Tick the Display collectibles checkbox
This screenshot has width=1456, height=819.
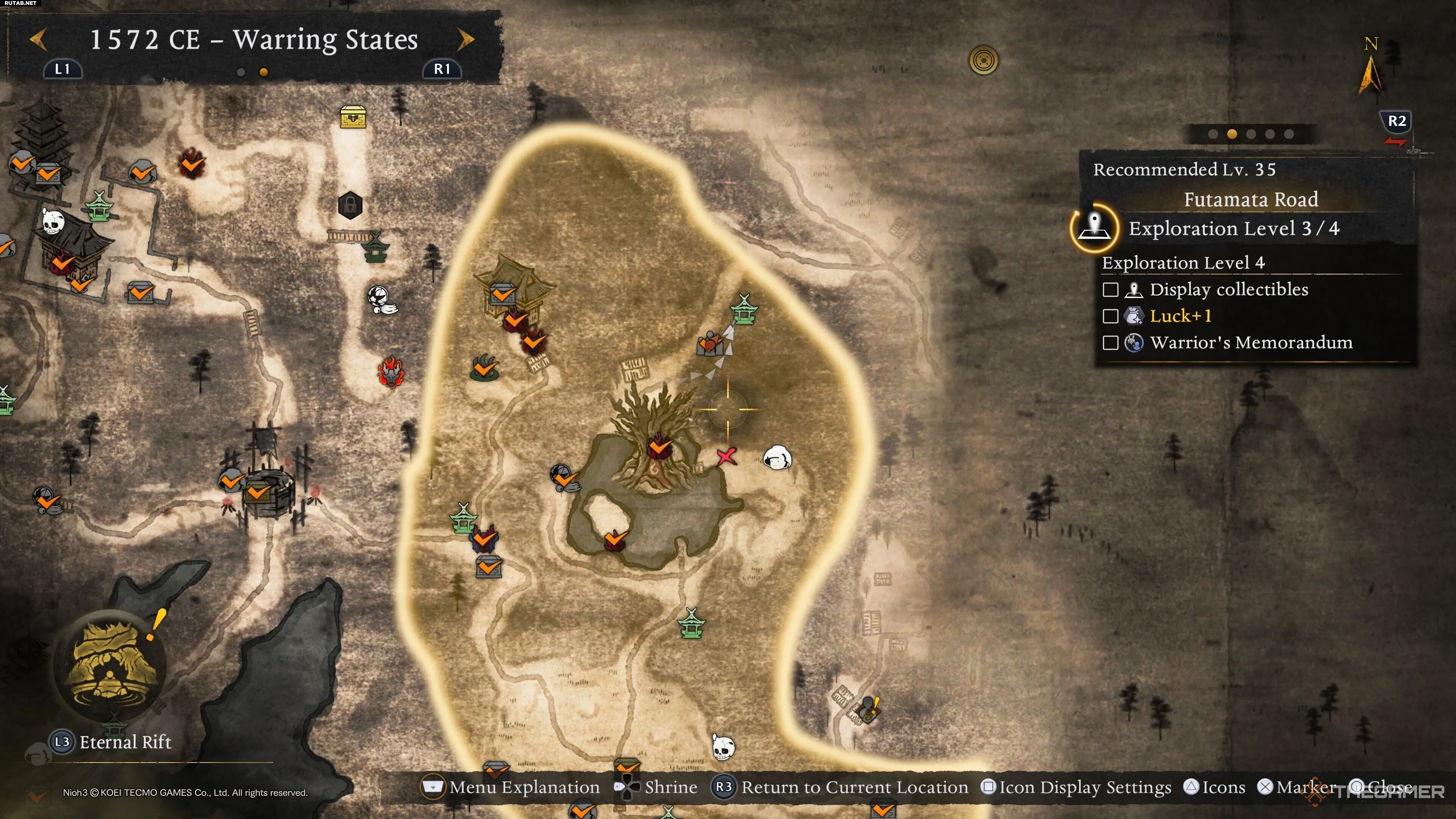click(x=1110, y=289)
